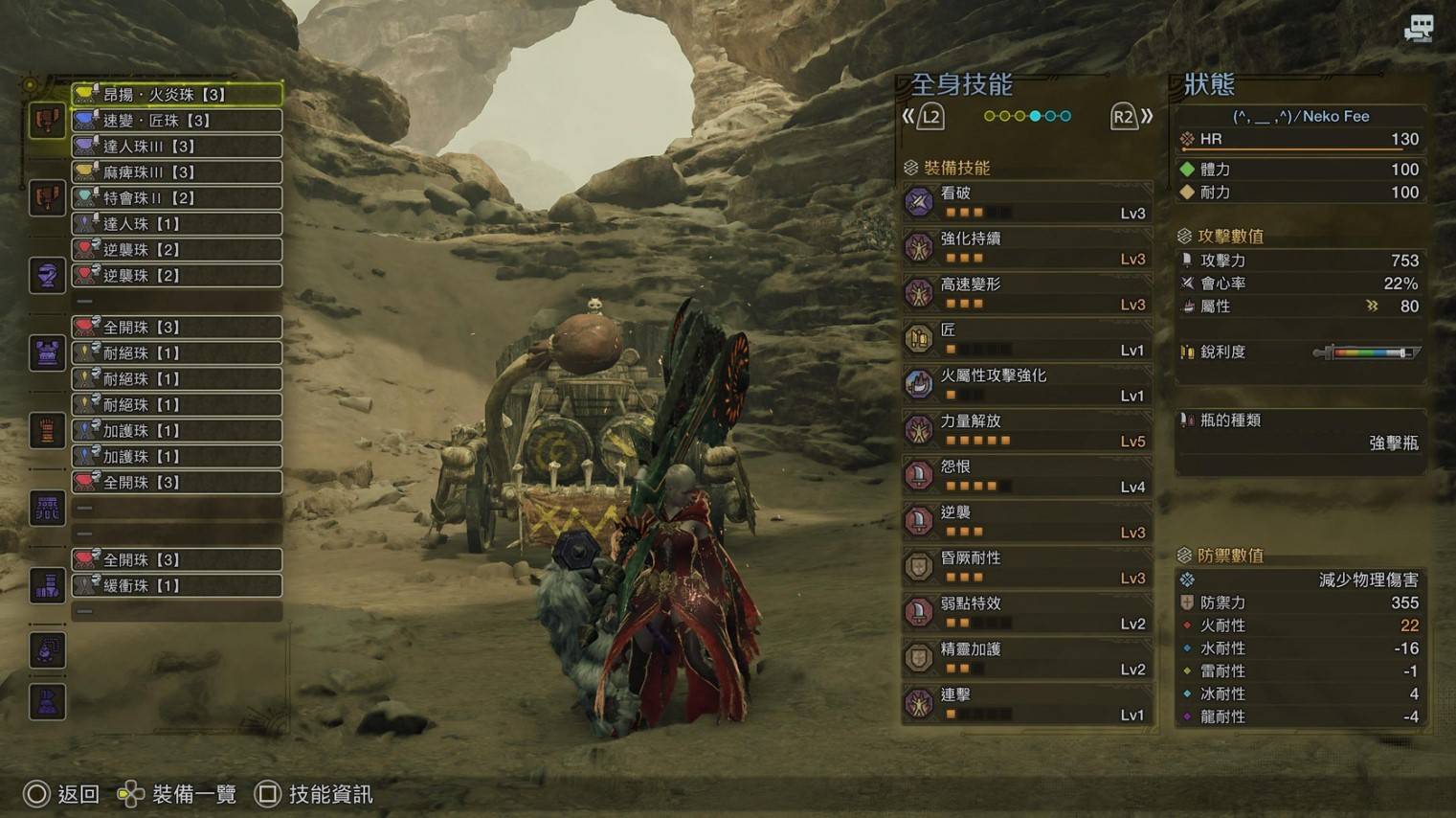Select the 火屬性攻擊強化 skill

(x=1026, y=384)
